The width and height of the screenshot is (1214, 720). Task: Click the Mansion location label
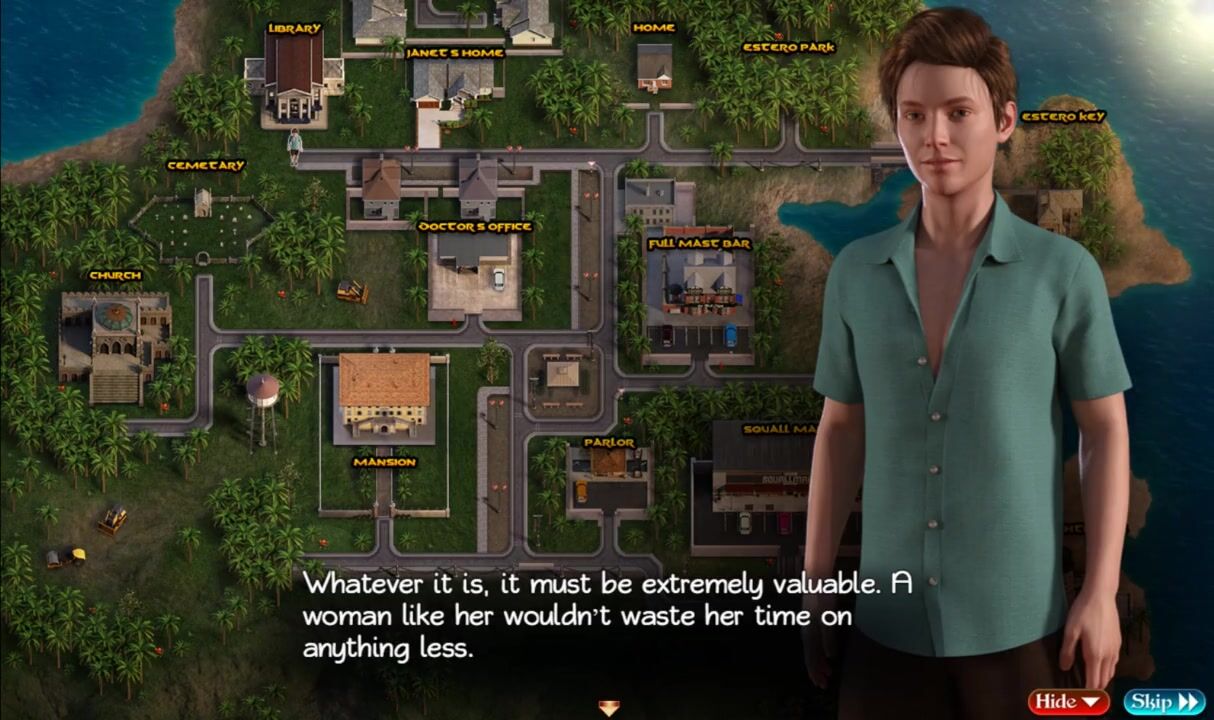click(384, 462)
